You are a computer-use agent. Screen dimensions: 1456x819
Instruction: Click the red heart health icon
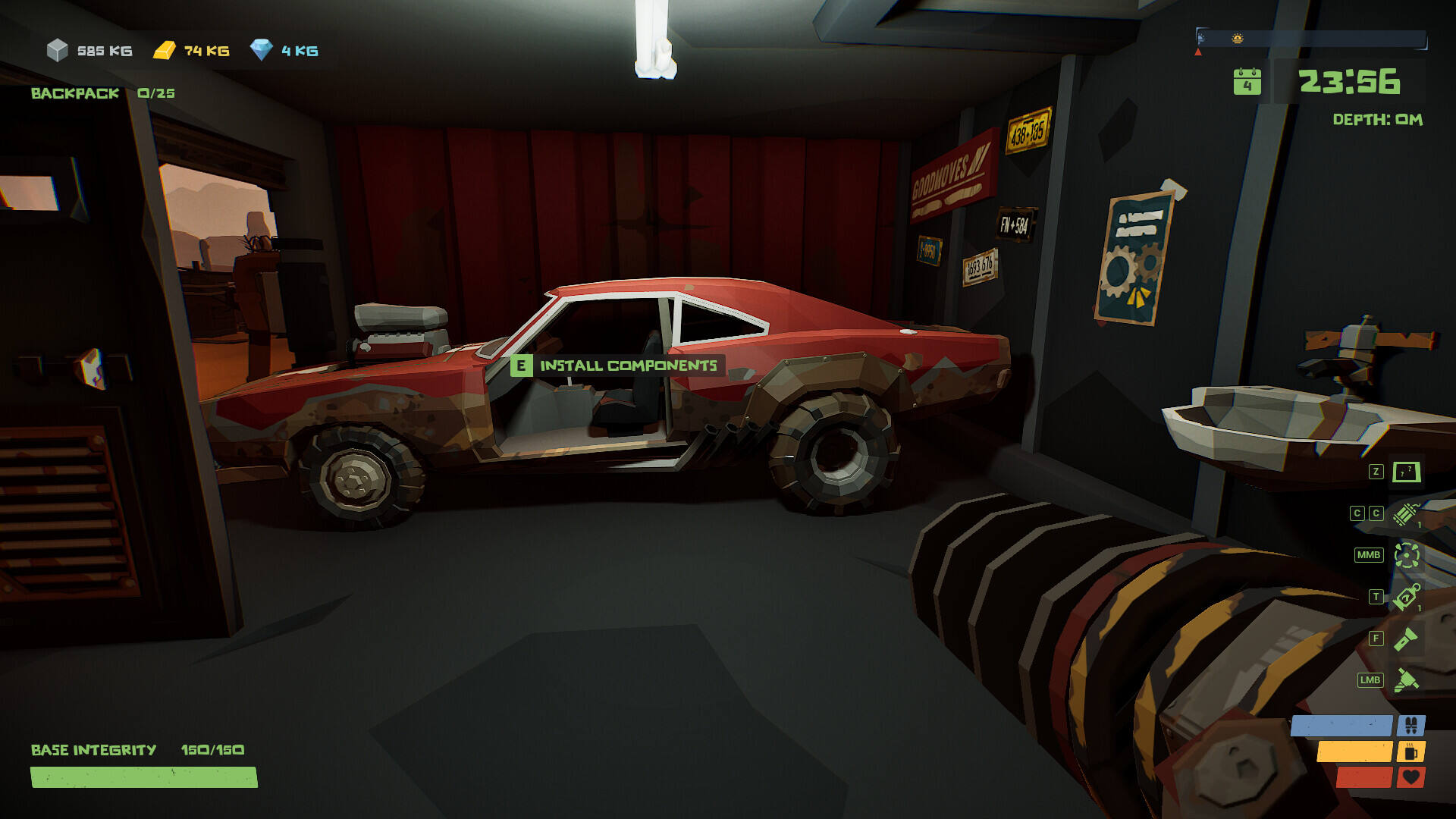point(1410,777)
